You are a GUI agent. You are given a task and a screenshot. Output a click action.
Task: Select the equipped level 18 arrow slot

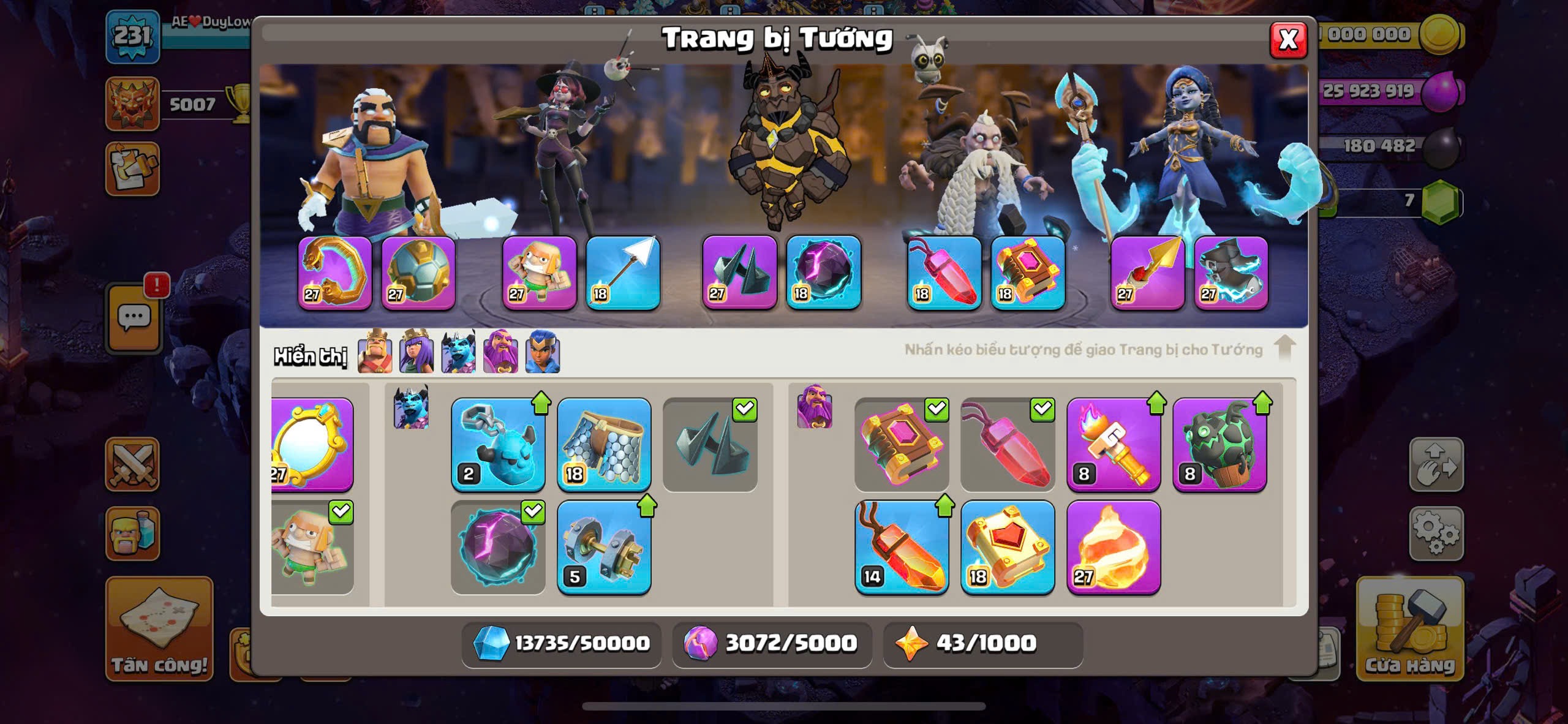tap(623, 273)
